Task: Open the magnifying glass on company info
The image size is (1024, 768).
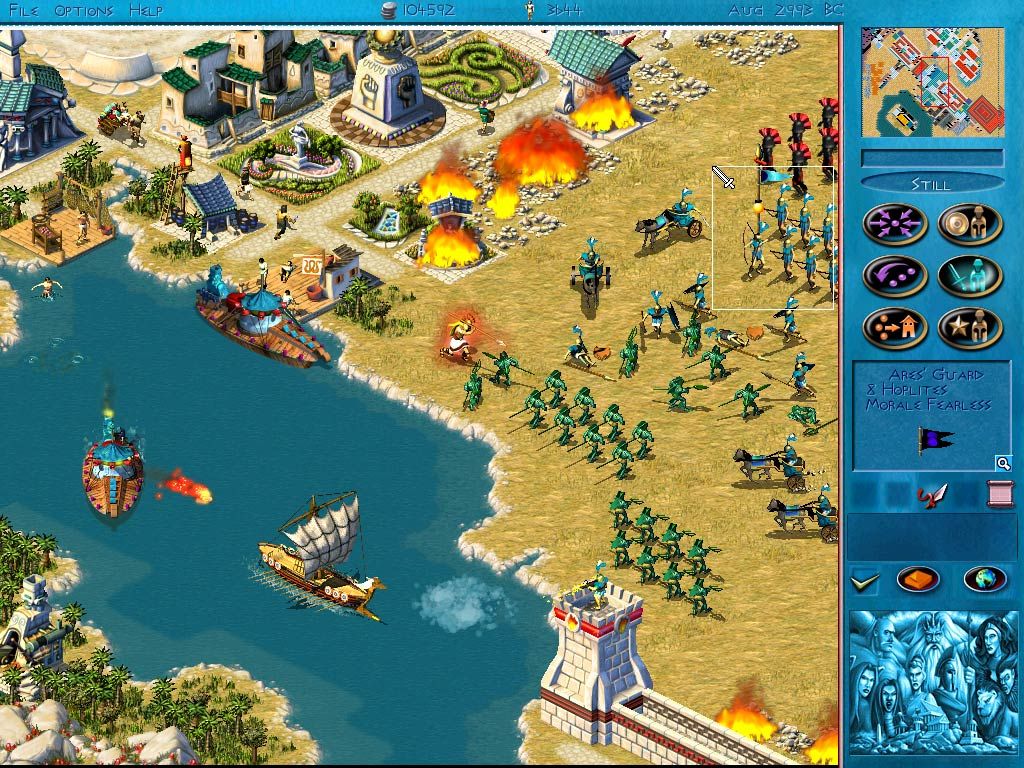Action: click(1001, 463)
